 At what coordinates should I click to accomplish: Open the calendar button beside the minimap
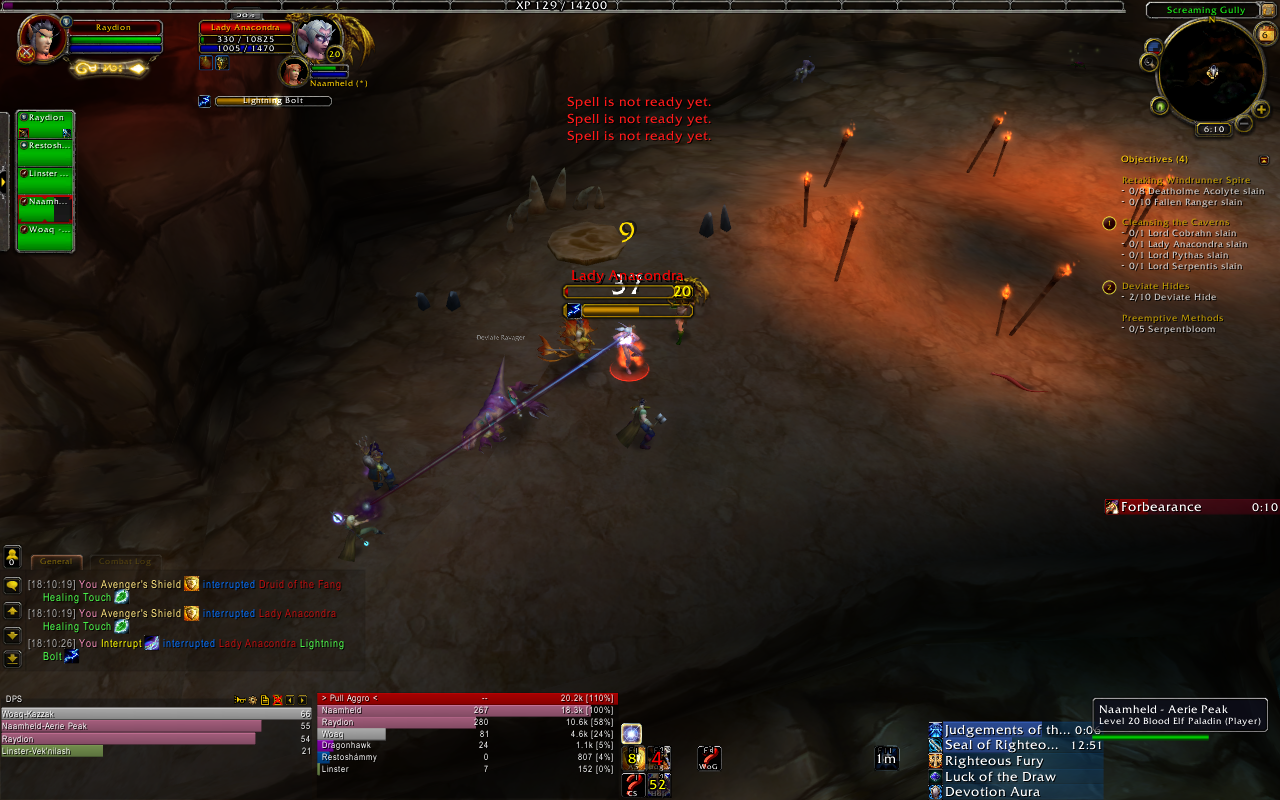[x=1265, y=33]
